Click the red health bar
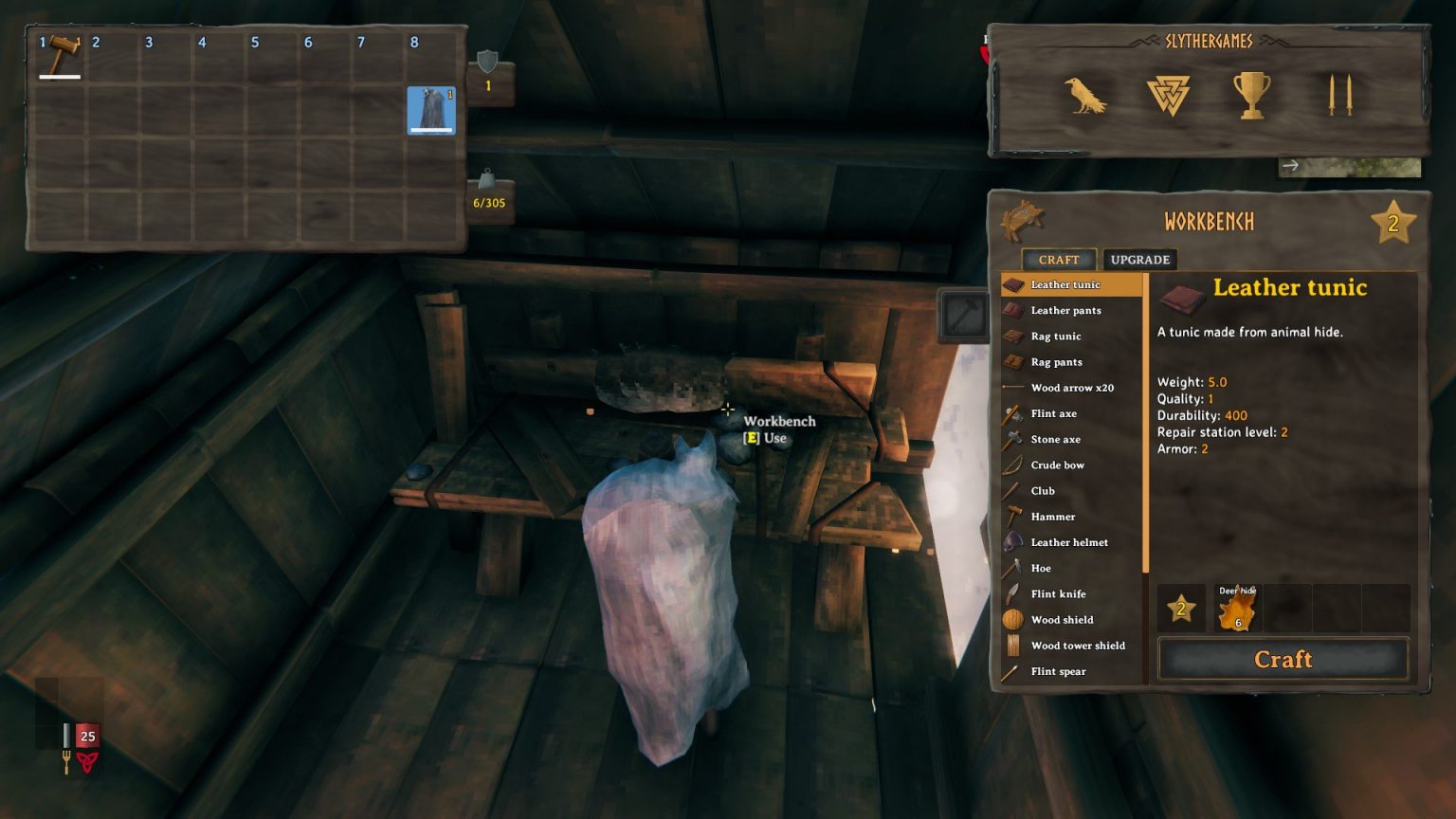Viewport: 1456px width, 819px height. (88, 736)
